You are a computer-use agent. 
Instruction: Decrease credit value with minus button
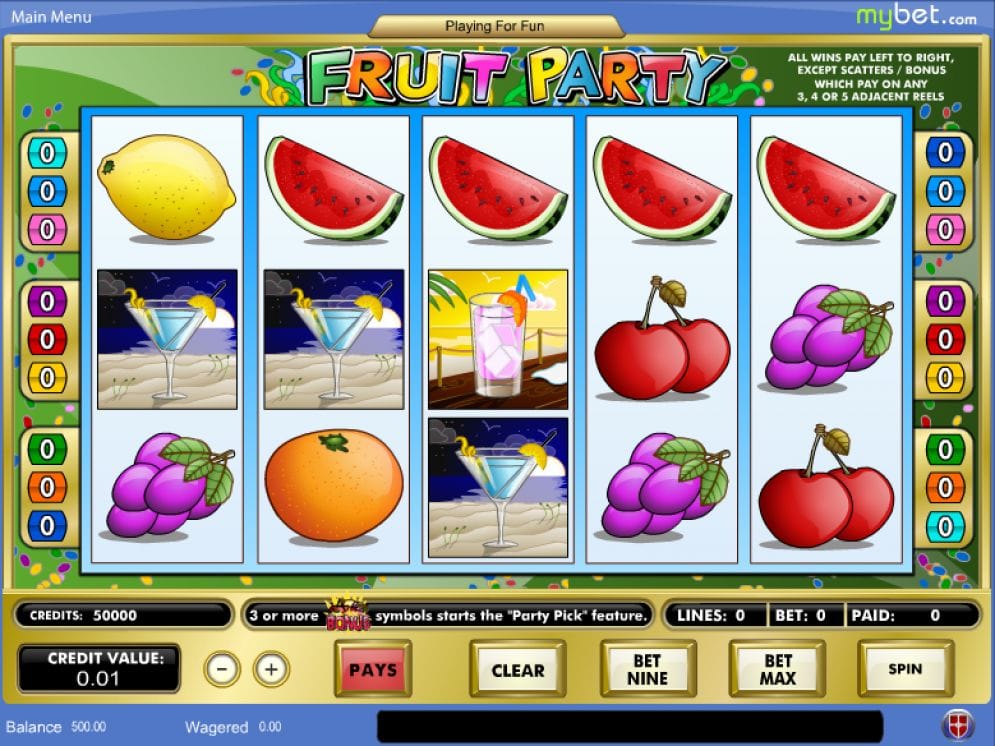tap(222, 668)
